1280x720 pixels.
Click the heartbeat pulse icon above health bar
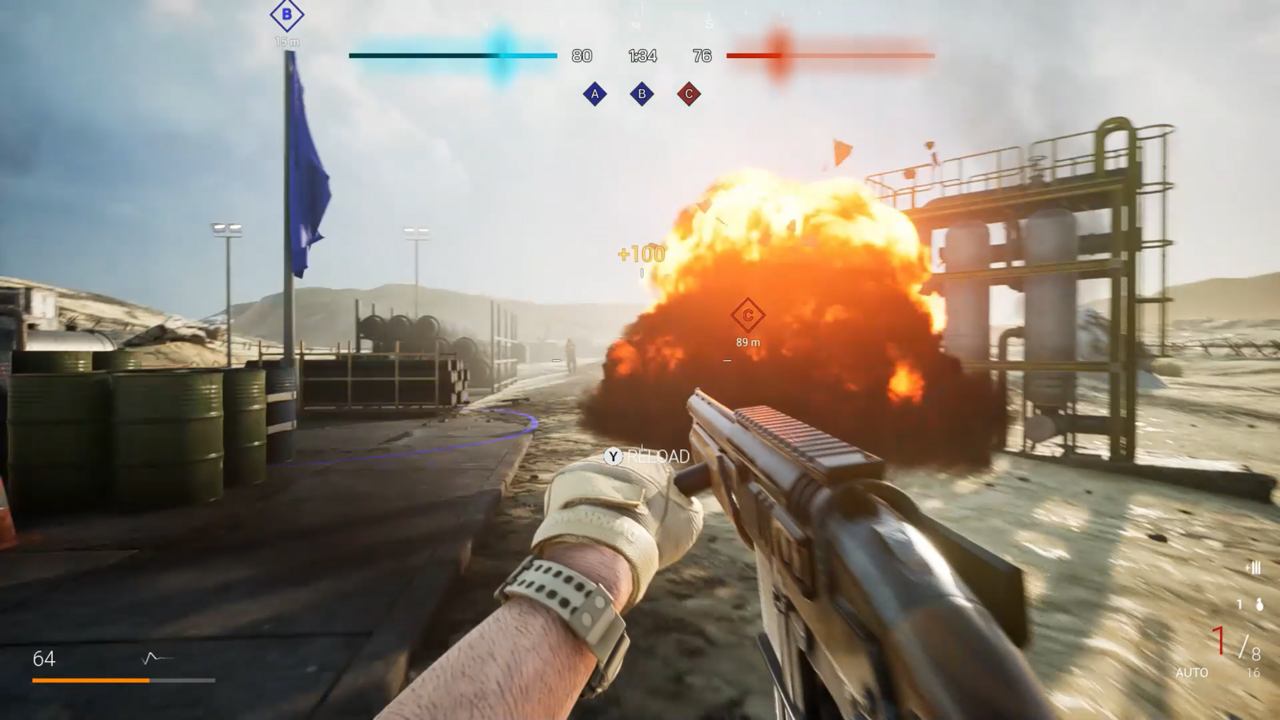click(152, 657)
